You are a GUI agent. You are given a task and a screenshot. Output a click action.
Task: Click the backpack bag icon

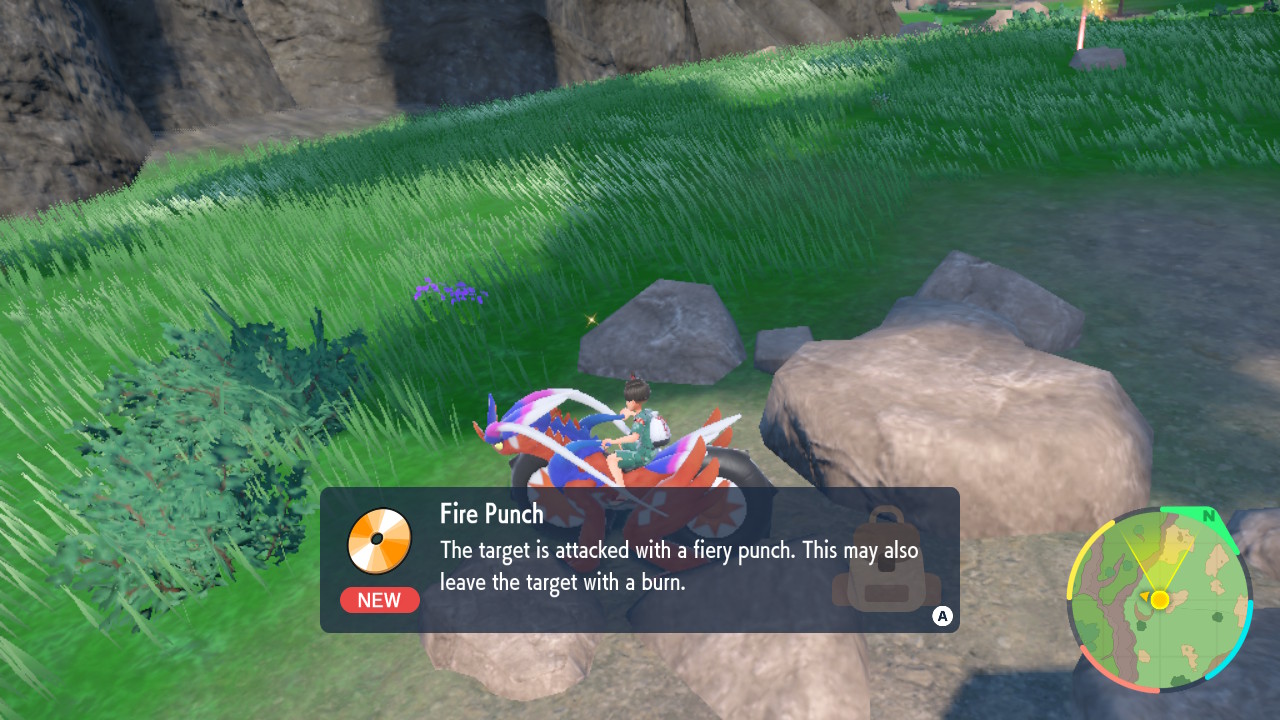click(x=886, y=561)
